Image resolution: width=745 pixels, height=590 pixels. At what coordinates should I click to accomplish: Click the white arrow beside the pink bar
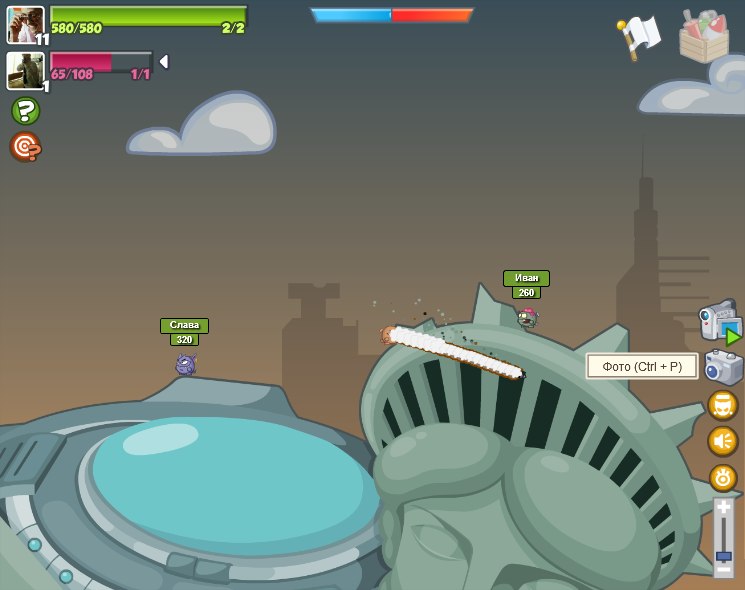[164, 62]
